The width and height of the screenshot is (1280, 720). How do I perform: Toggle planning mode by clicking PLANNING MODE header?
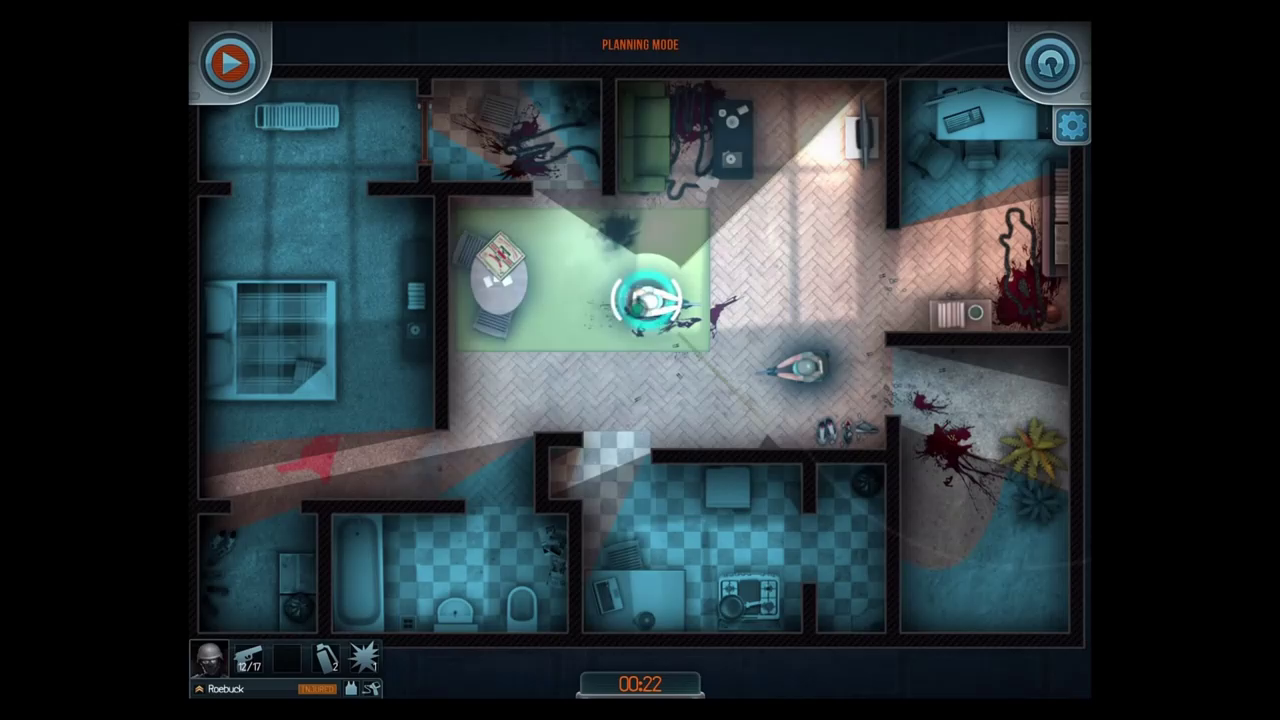click(x=639, y=44)
